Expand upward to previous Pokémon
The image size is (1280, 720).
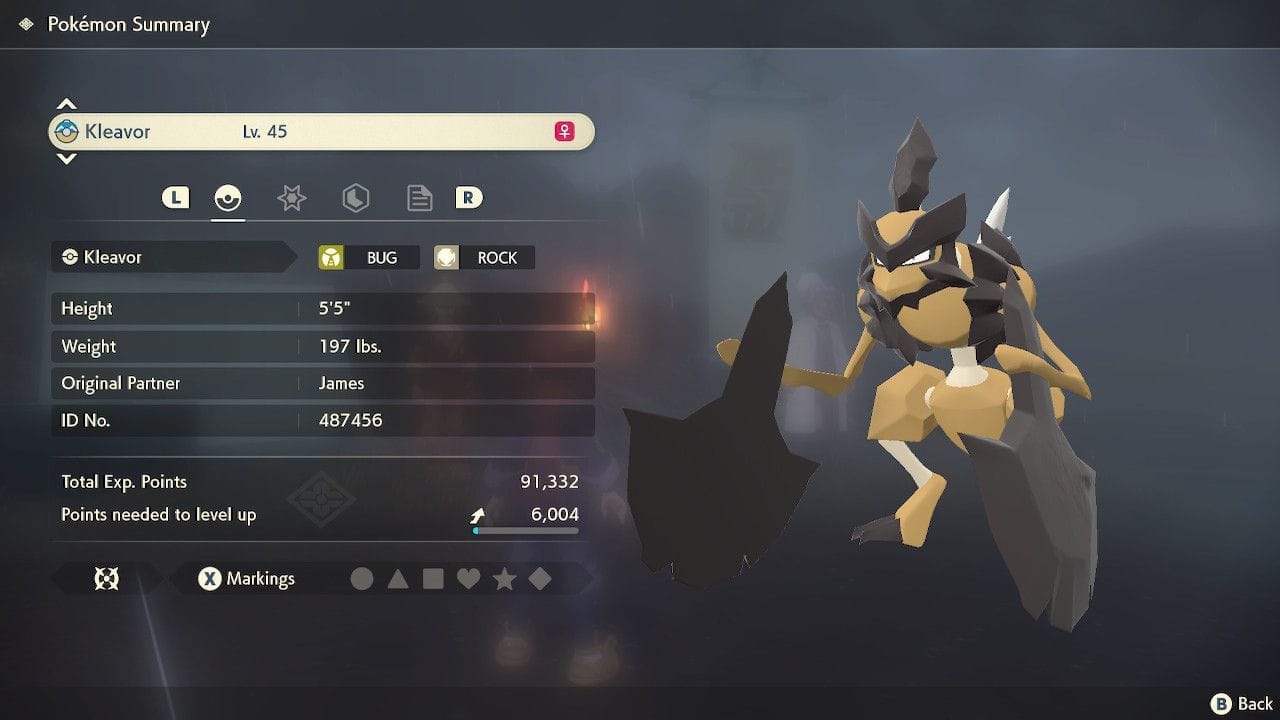click(x=66, y=102)
